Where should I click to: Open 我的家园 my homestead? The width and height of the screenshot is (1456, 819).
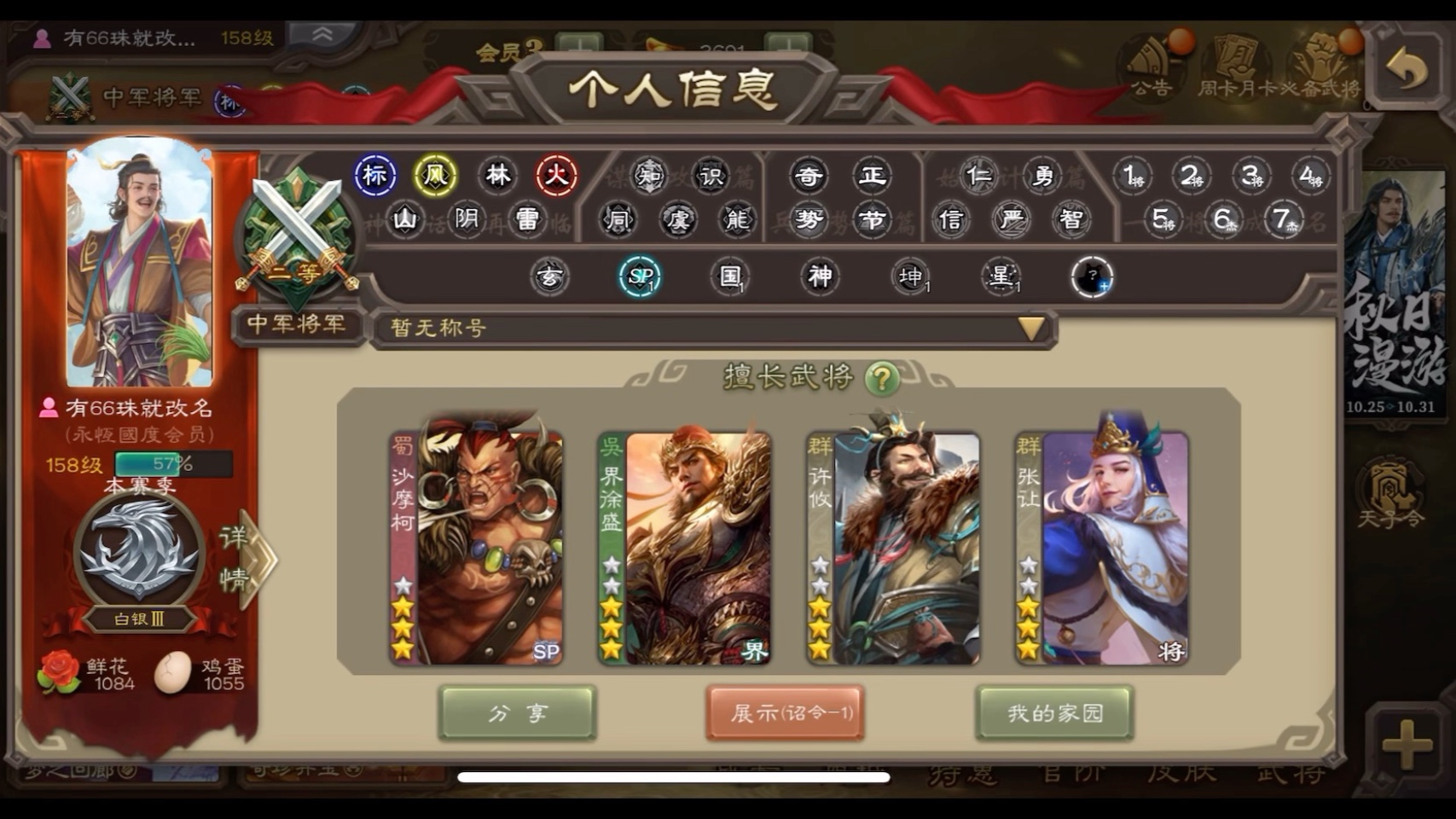click(x=1054, y=712)
